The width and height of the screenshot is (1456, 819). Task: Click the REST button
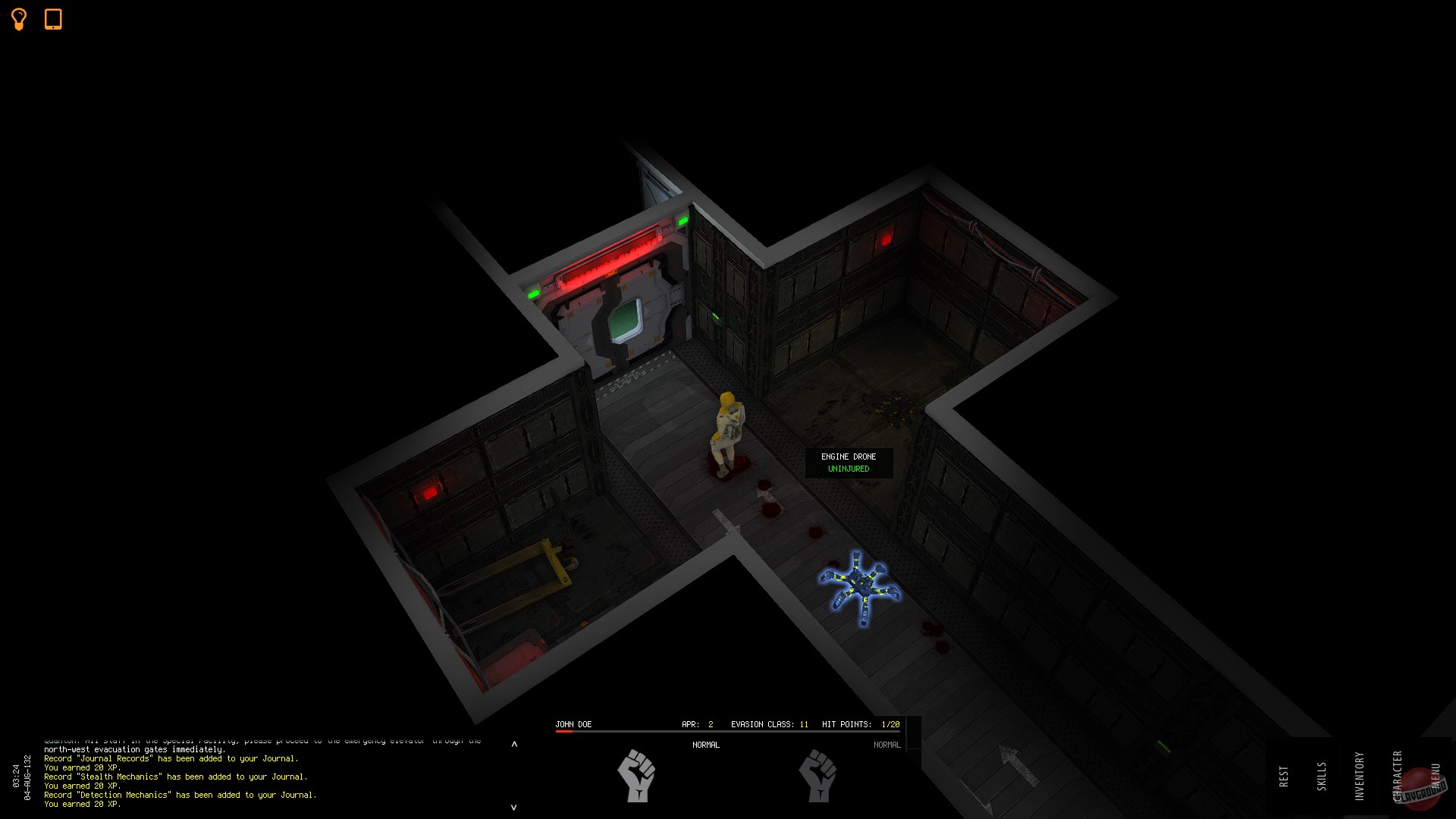click(1285, 775)
